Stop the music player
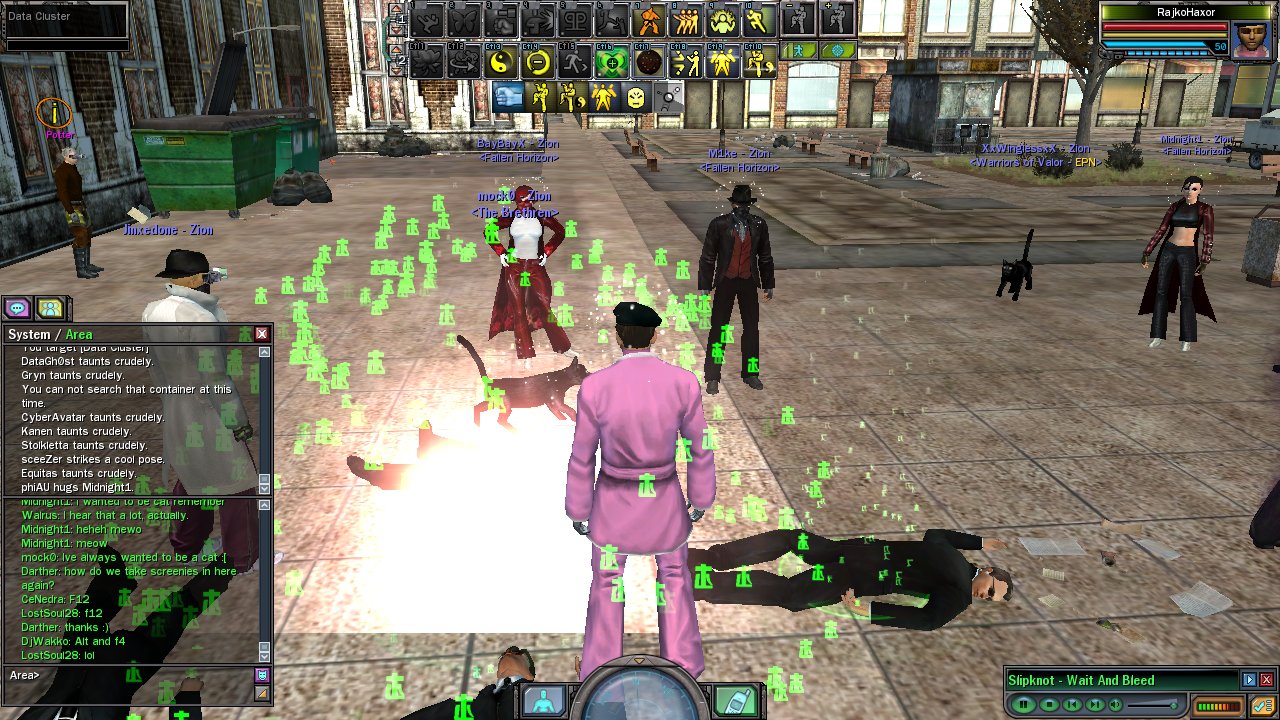The height and width of the screenshot is (720, 1280). tap(1049, 705)
